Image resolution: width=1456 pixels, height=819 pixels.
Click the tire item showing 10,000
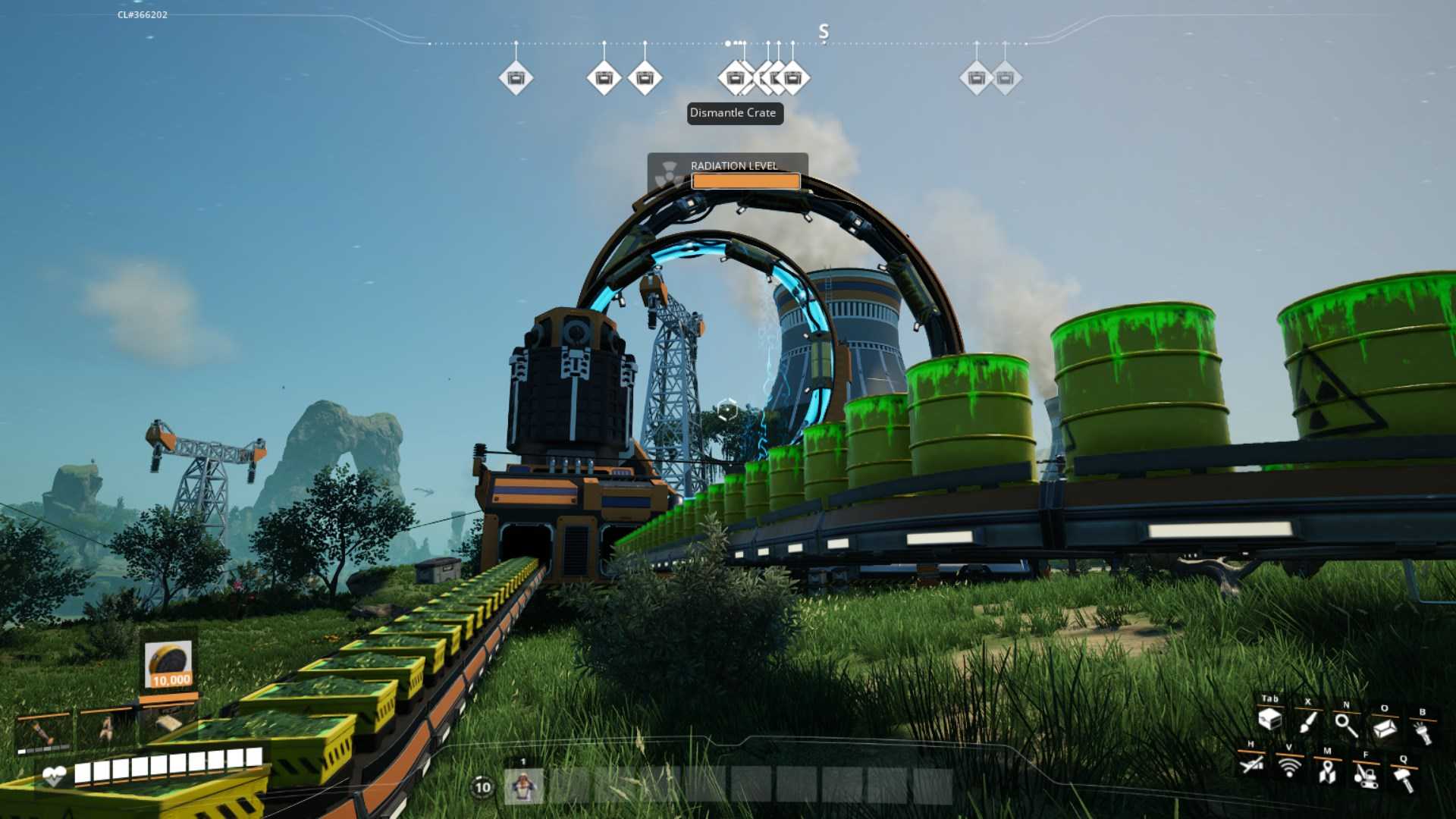tap(168, 665)
